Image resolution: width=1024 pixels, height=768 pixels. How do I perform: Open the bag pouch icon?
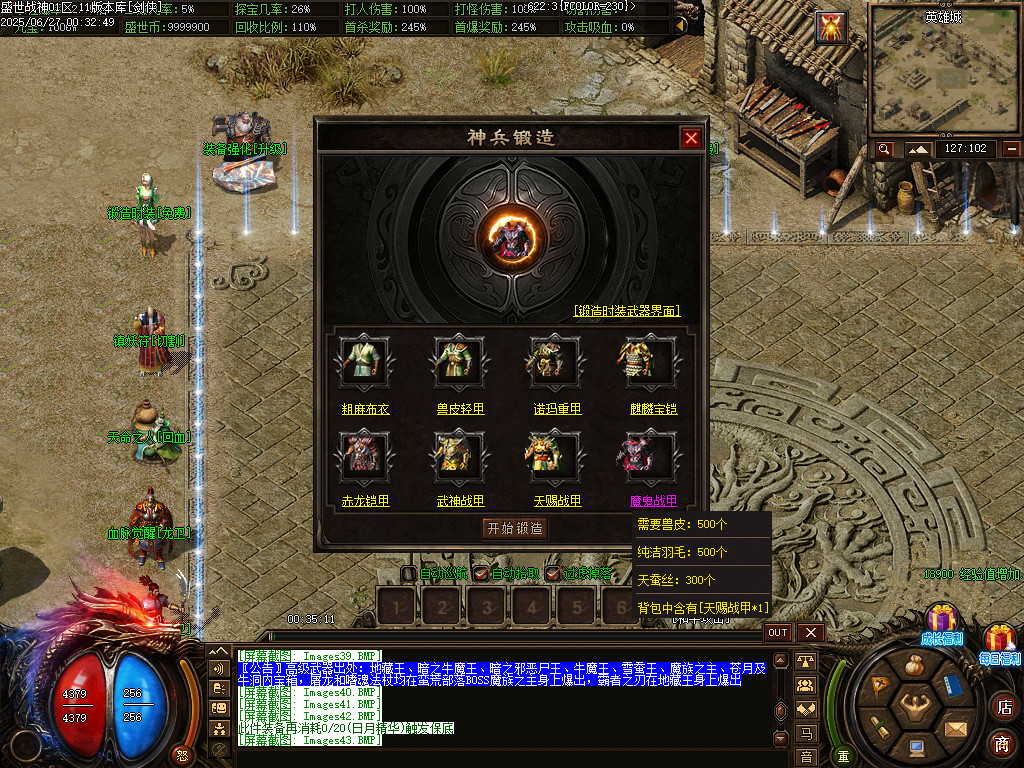[914, 665]
